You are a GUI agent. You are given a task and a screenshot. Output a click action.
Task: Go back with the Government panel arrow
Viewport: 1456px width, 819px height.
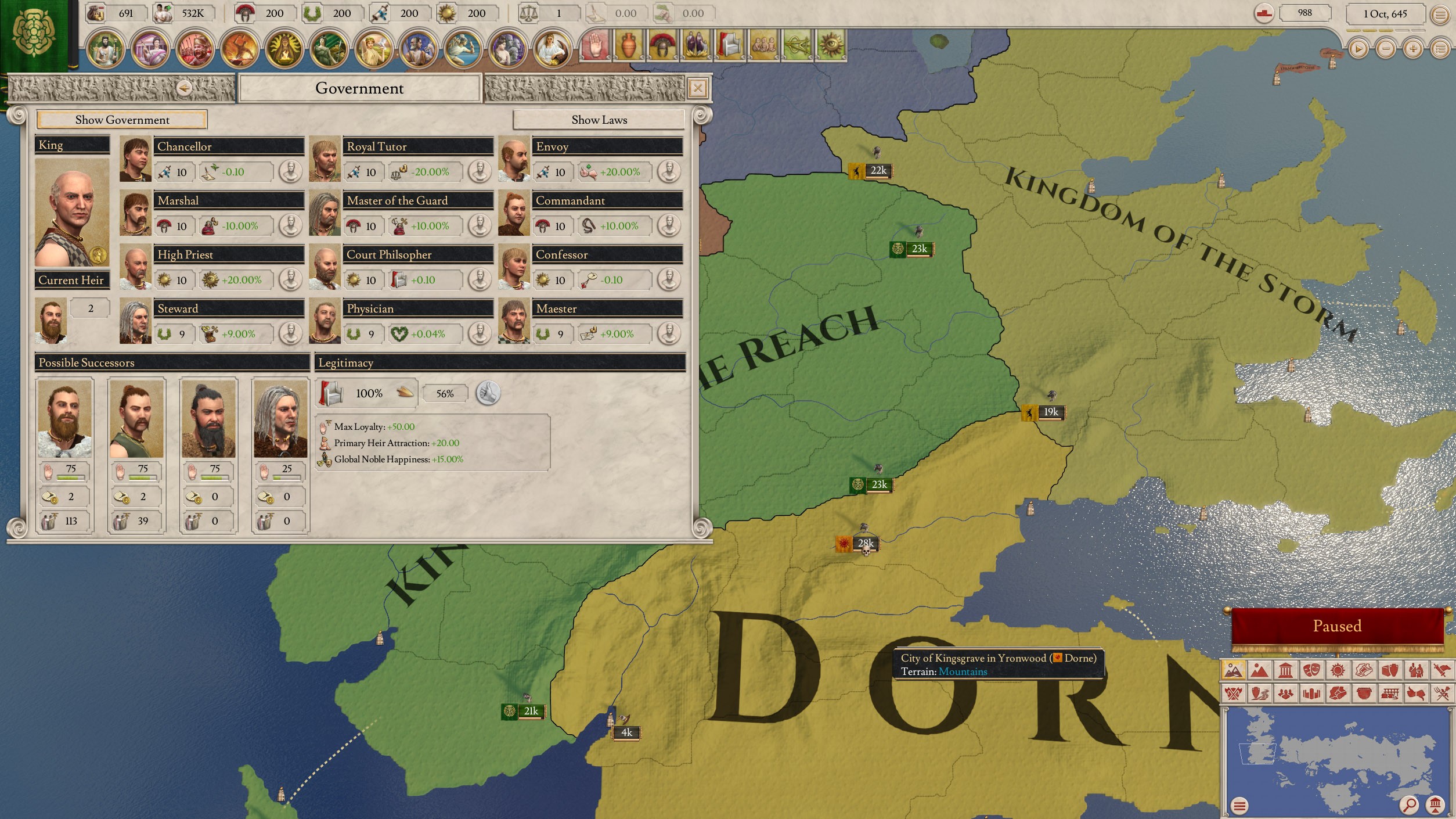[x=184, y=88]
